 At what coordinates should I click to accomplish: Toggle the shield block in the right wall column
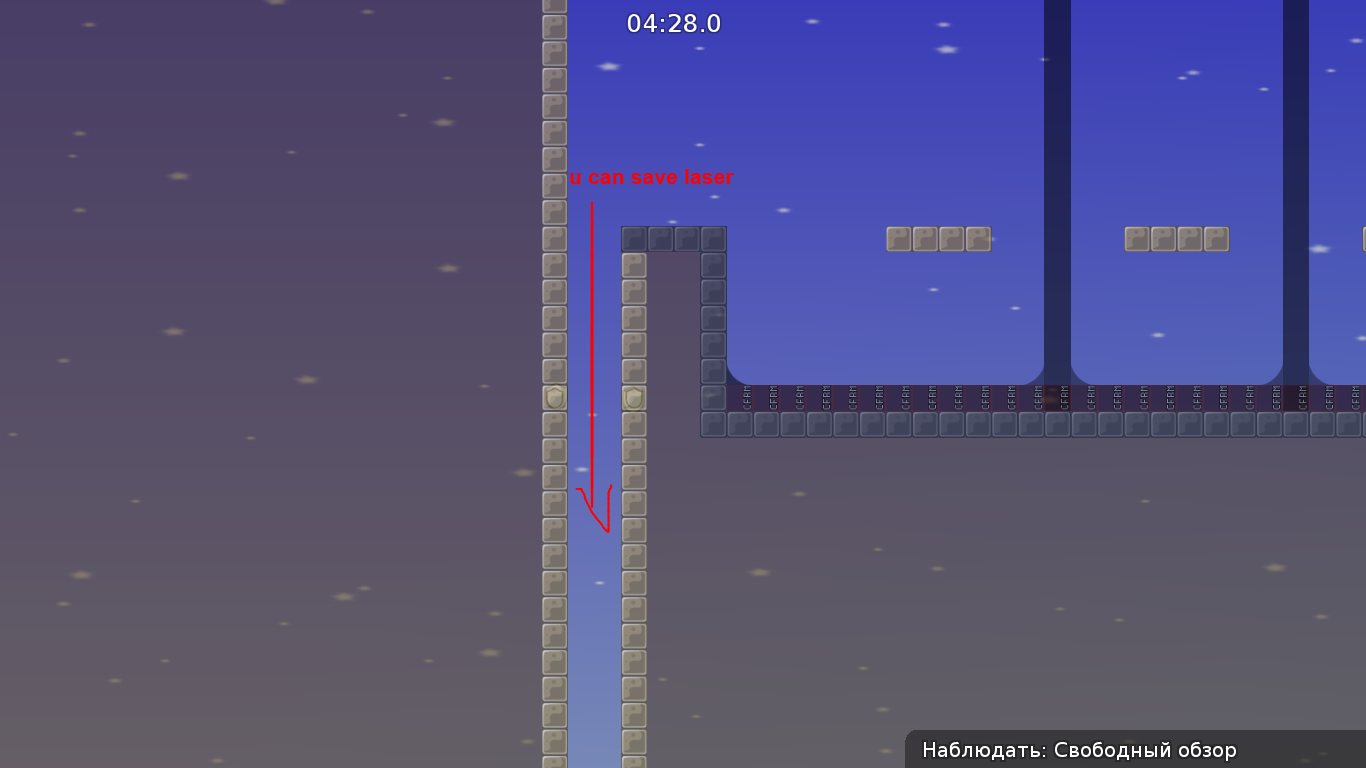tap(633, 397)
